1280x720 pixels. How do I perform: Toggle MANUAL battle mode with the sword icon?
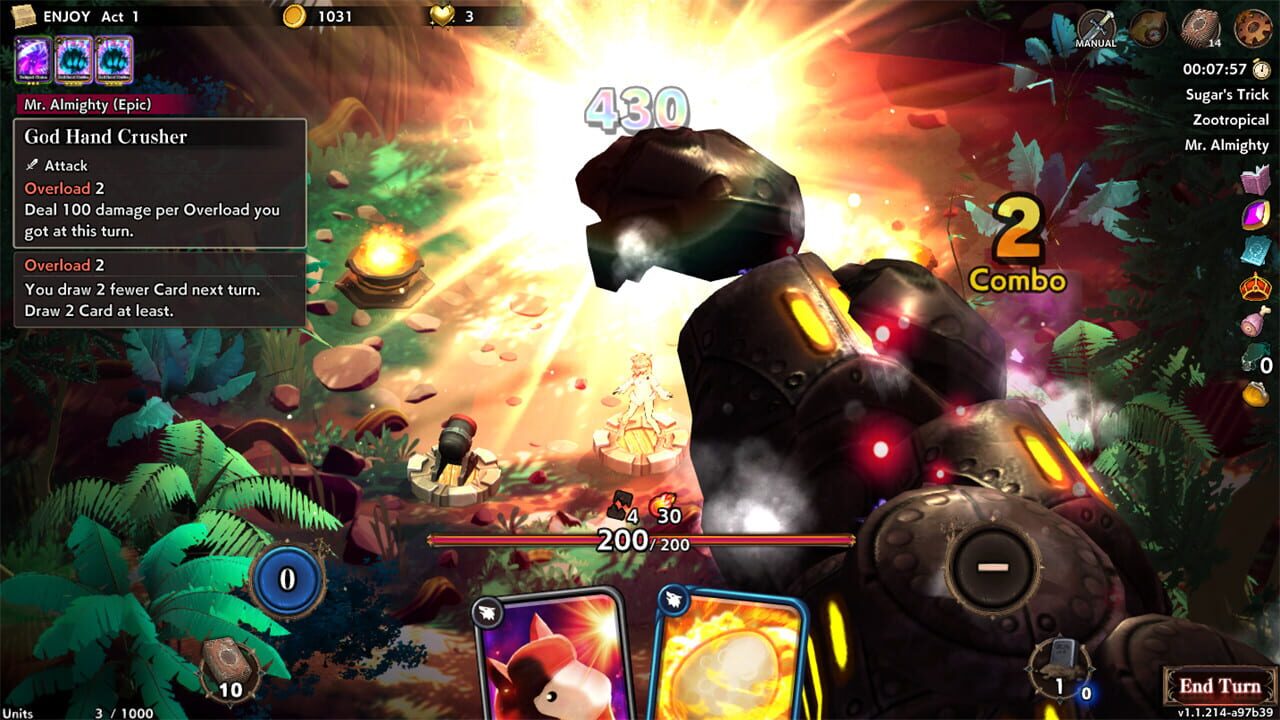(1099, 26)
